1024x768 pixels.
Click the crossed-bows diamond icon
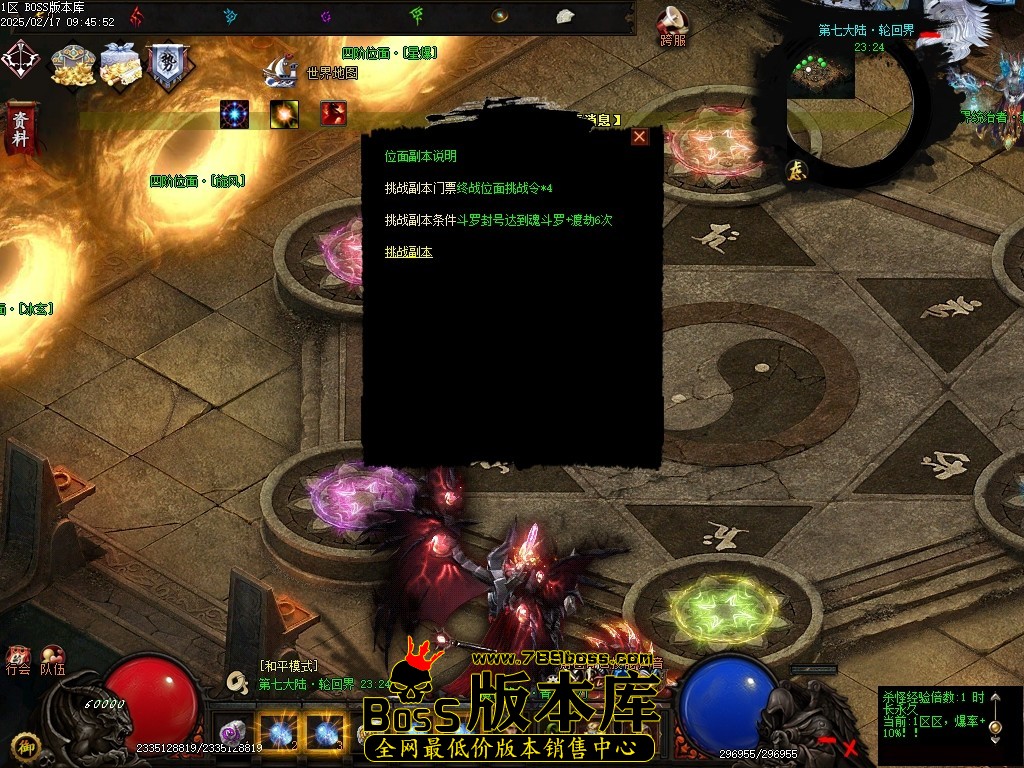click(x=20, y=58)
